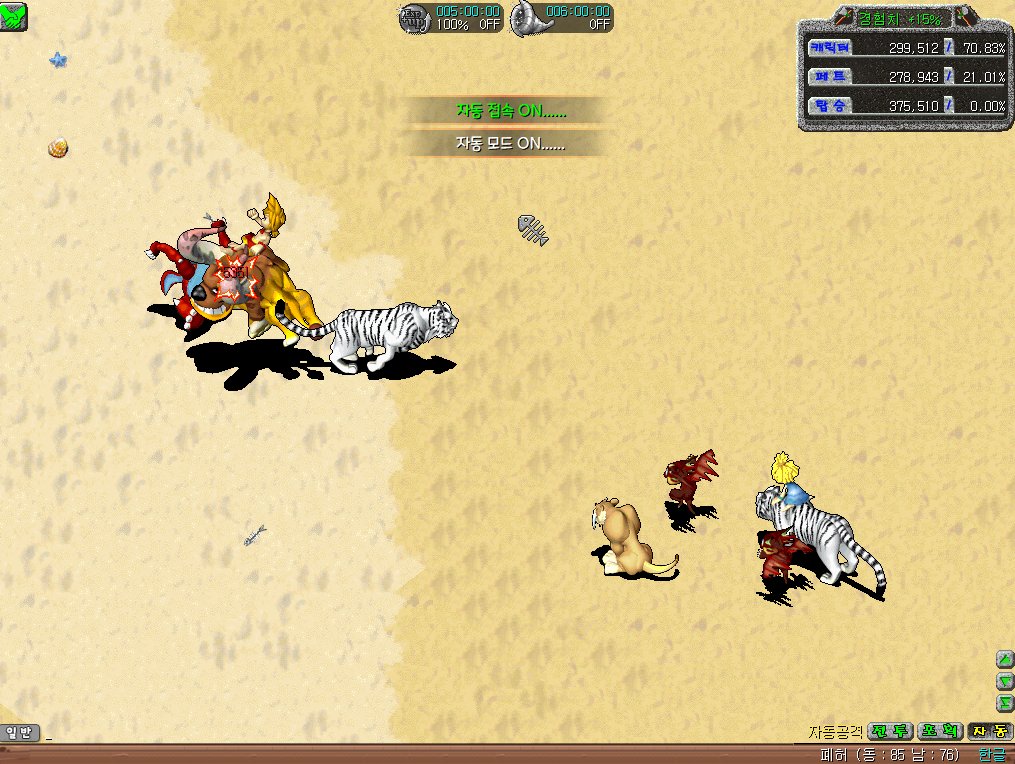
Task: Toggle the 자동 (auto) button
Action: coord(990,732)
